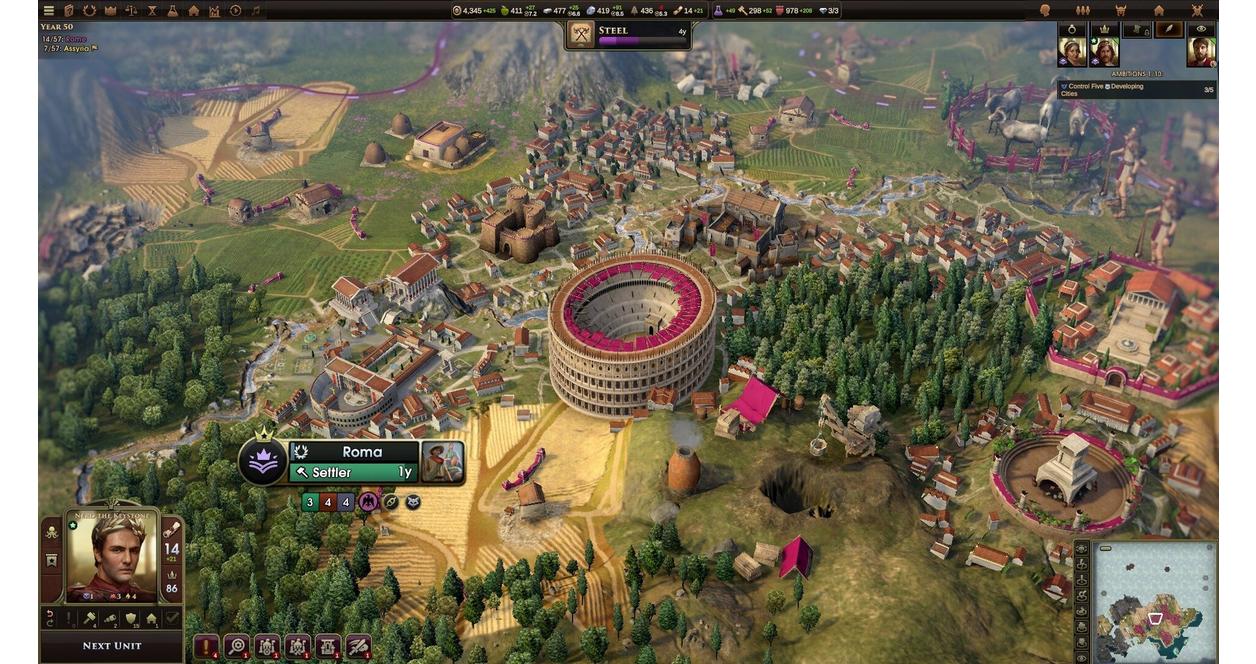Click the balance scales icon in top toolbar
The height and width of the screenshot is (664, 1256).
point(131,10)
